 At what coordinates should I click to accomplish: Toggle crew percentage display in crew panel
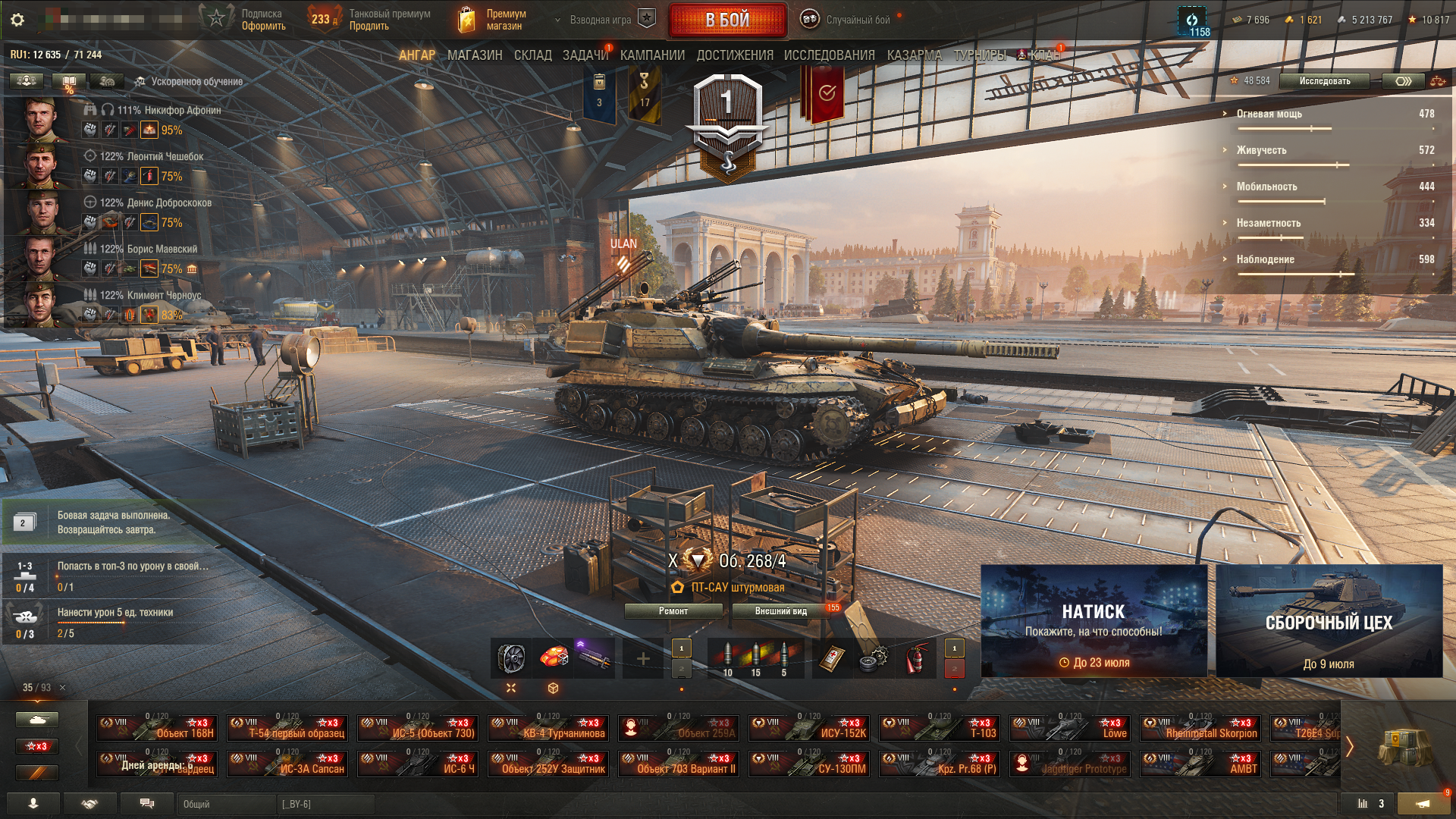tap(69, 80)
